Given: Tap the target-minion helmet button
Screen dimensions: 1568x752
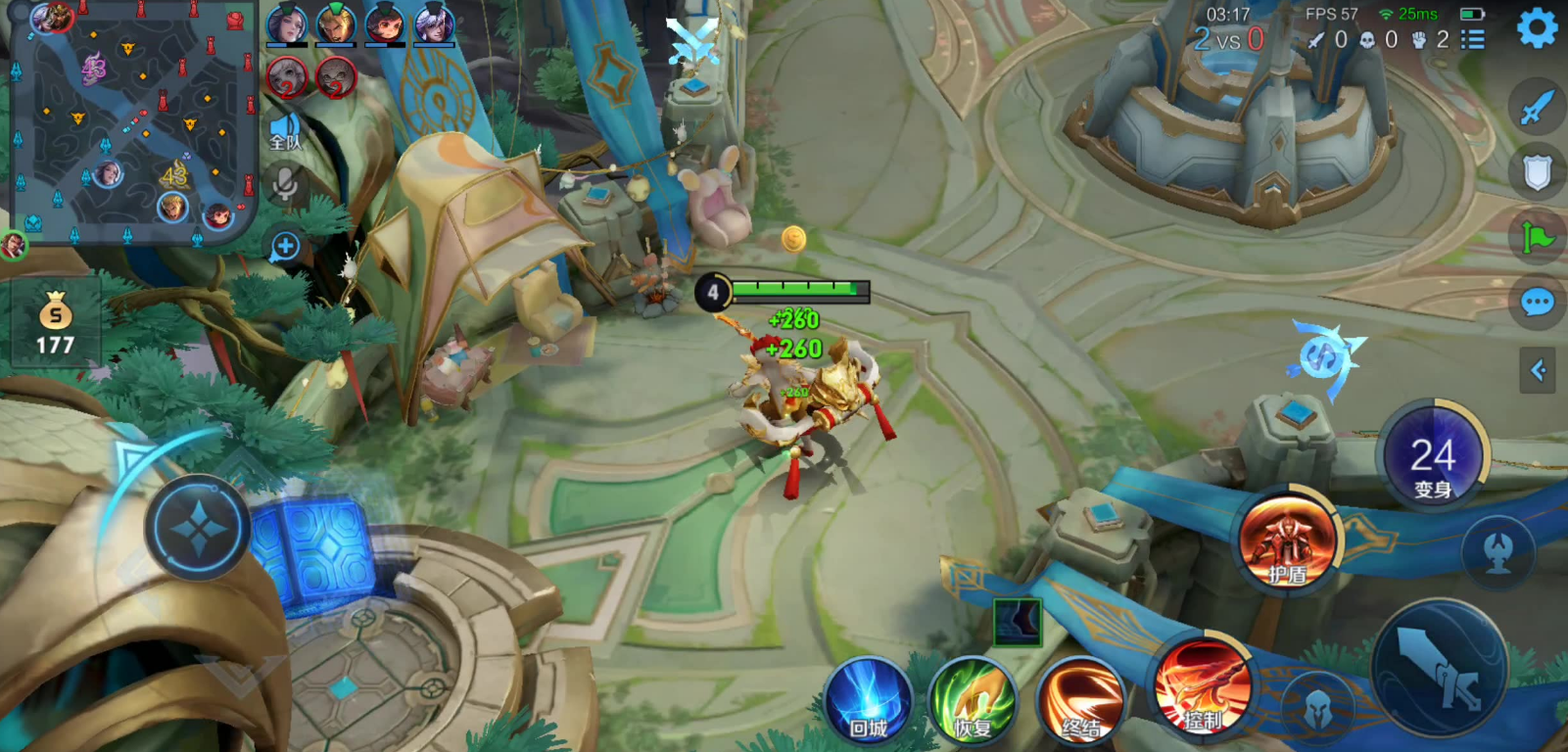Looking at the screenshot, I should (x=1317, y=706).
